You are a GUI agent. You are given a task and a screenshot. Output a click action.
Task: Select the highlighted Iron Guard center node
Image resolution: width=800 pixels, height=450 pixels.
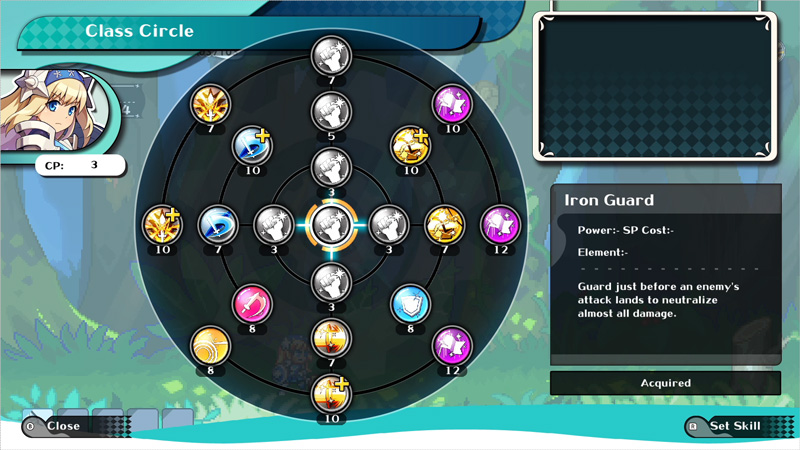tap(330, 225)
